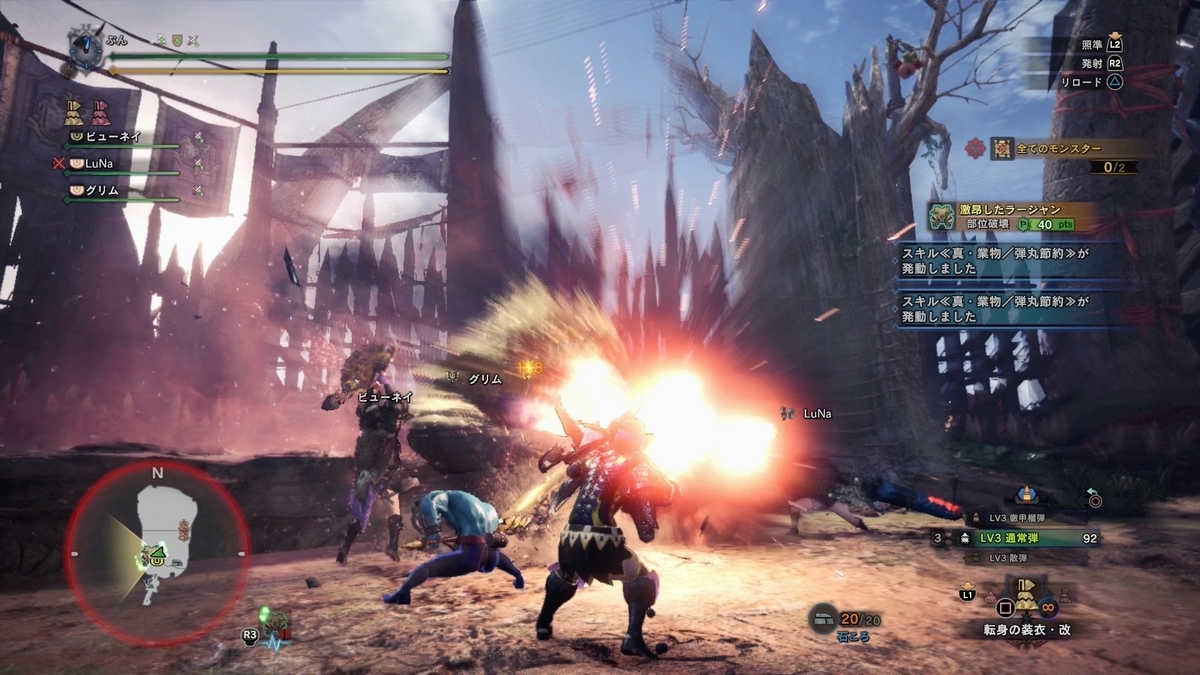Click the yellow mantle status icon
This screenshot has width=1200, height=675.
click(73, 110)
